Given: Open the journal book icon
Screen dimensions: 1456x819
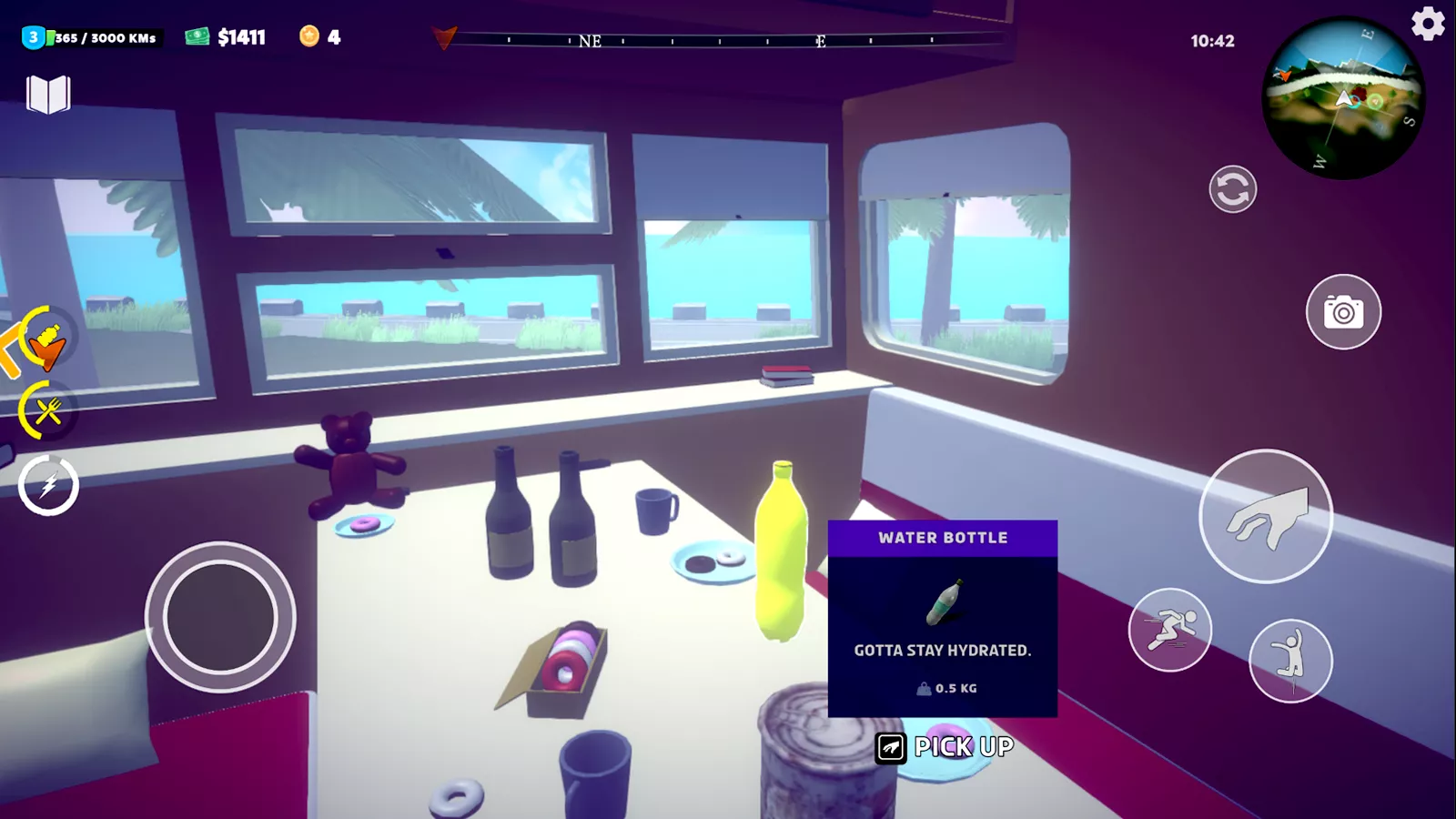Looking at the screenshot, I should [48, 94].
